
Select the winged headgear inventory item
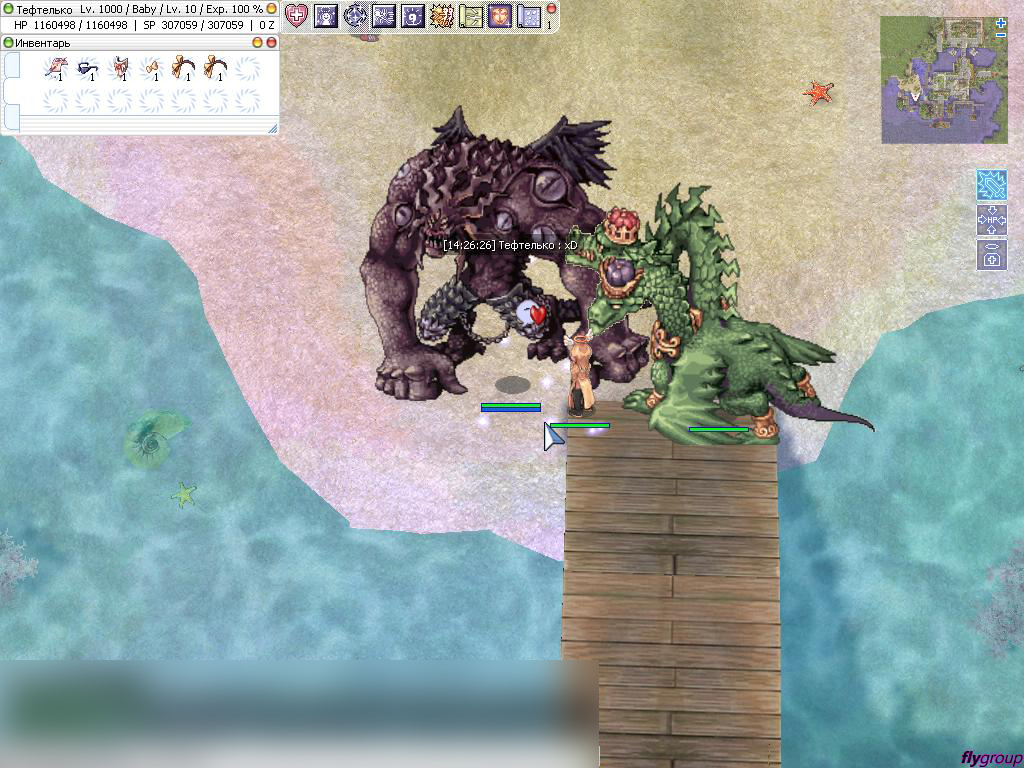pos(56,68)
